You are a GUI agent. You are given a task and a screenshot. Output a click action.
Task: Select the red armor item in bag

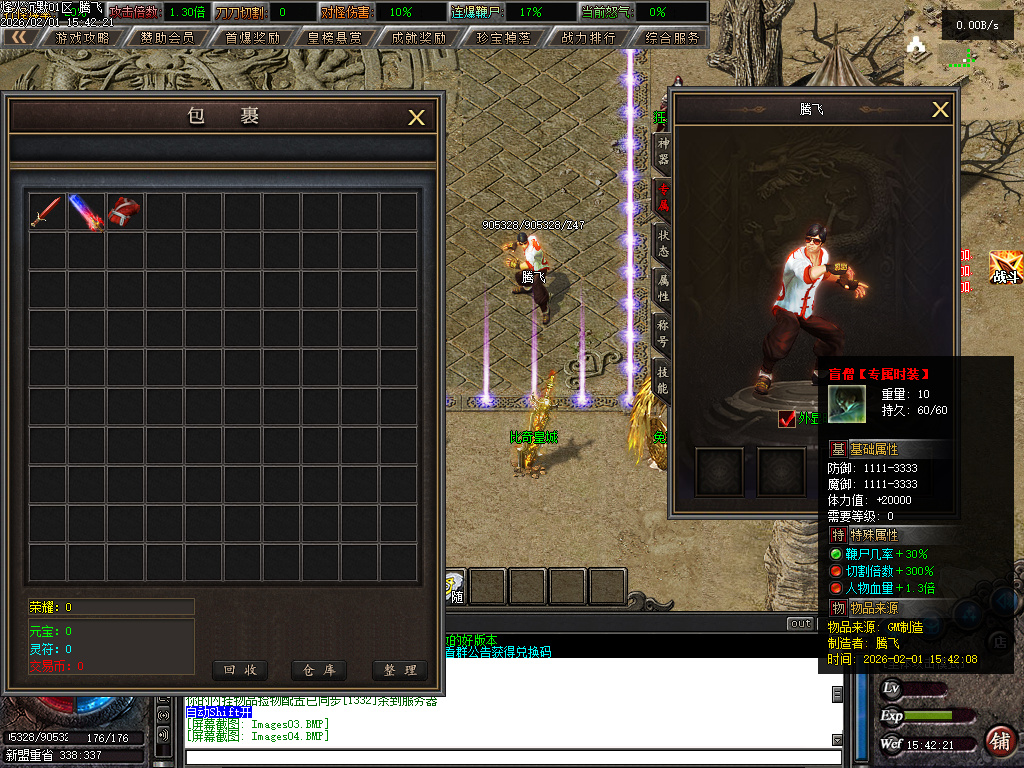[125, 211]
